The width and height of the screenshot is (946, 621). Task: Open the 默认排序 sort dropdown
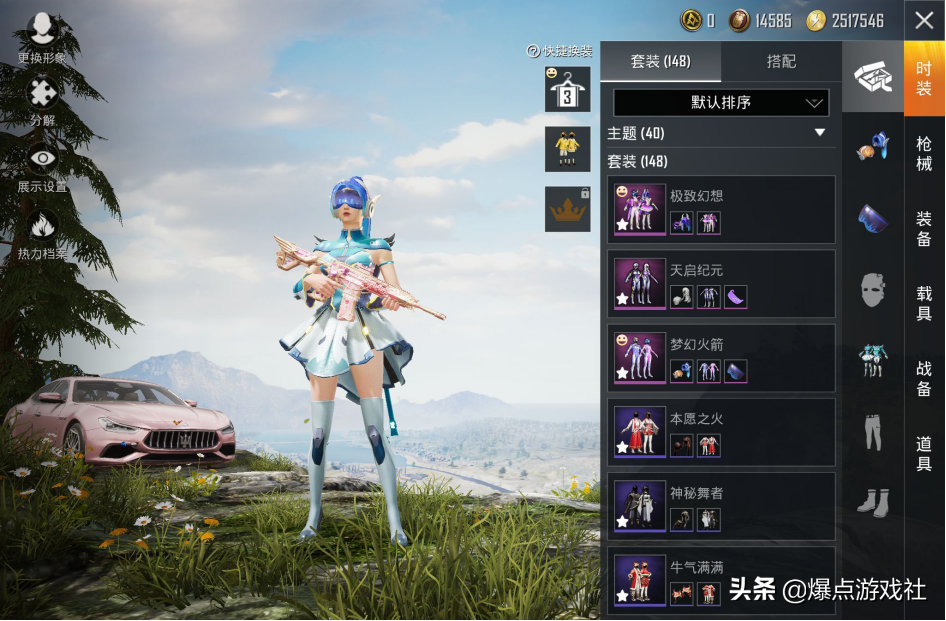pyautogui.click(x=720, y=103)
